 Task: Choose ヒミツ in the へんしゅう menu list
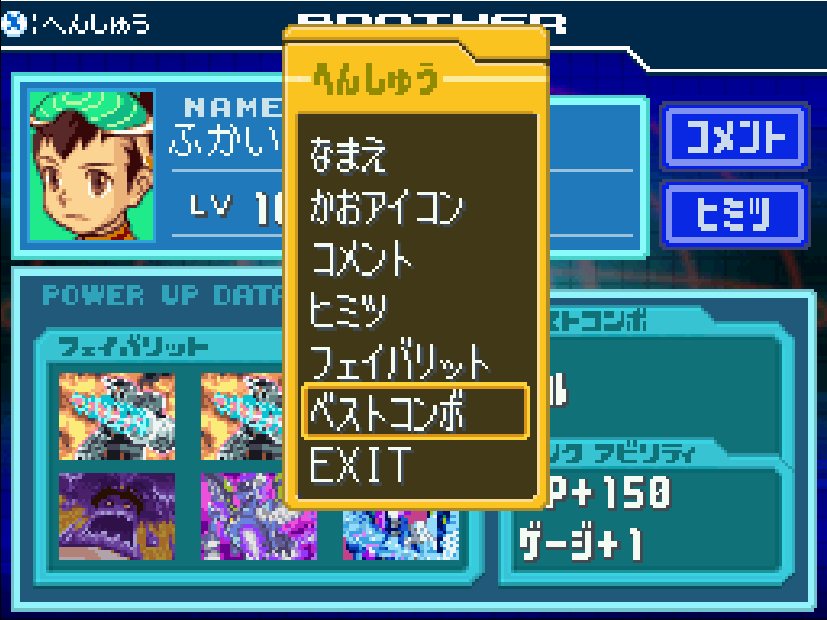pos(349,310)
